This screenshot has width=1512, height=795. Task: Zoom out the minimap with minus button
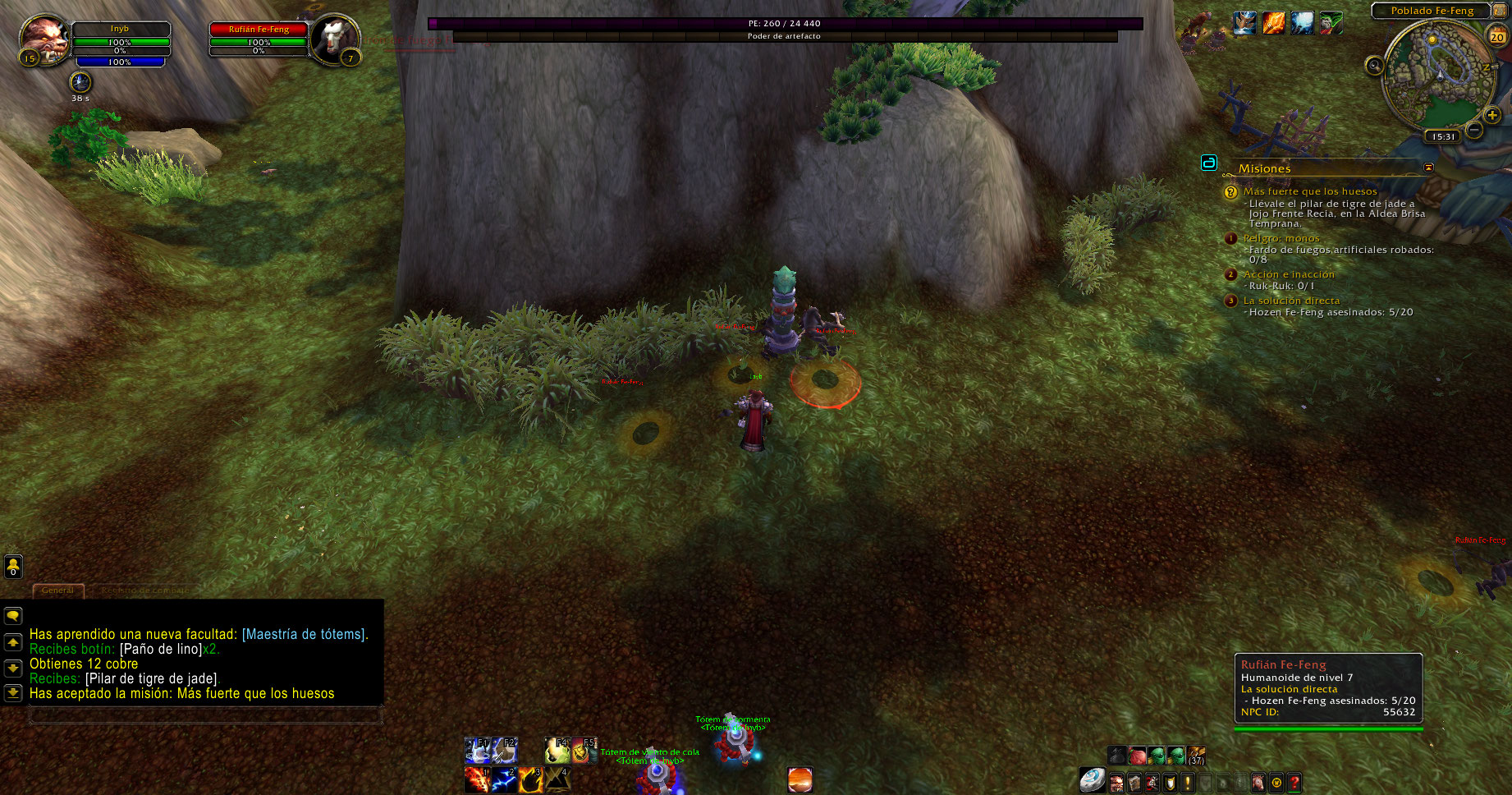click(x=1474, y=130)
